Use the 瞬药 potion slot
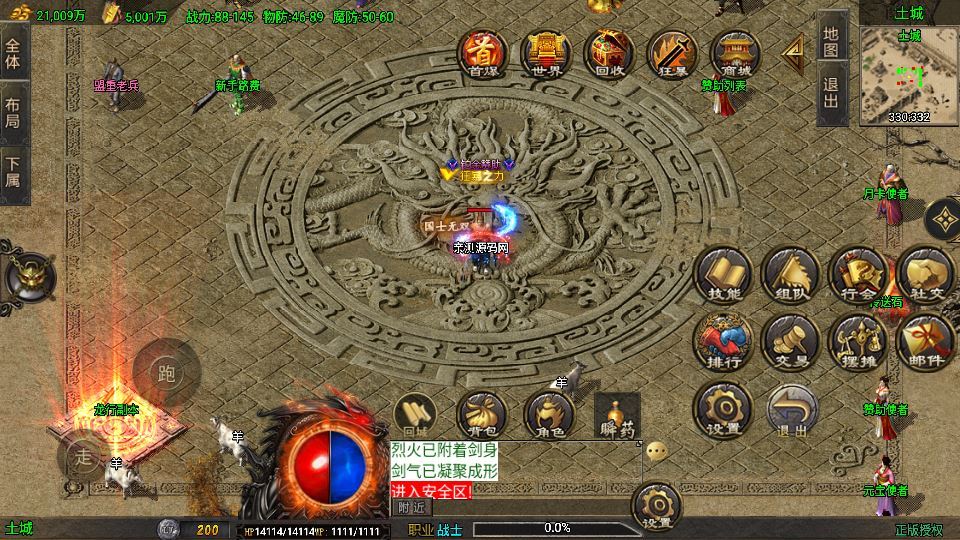960x540 pixels. click(x=617, y=415)
